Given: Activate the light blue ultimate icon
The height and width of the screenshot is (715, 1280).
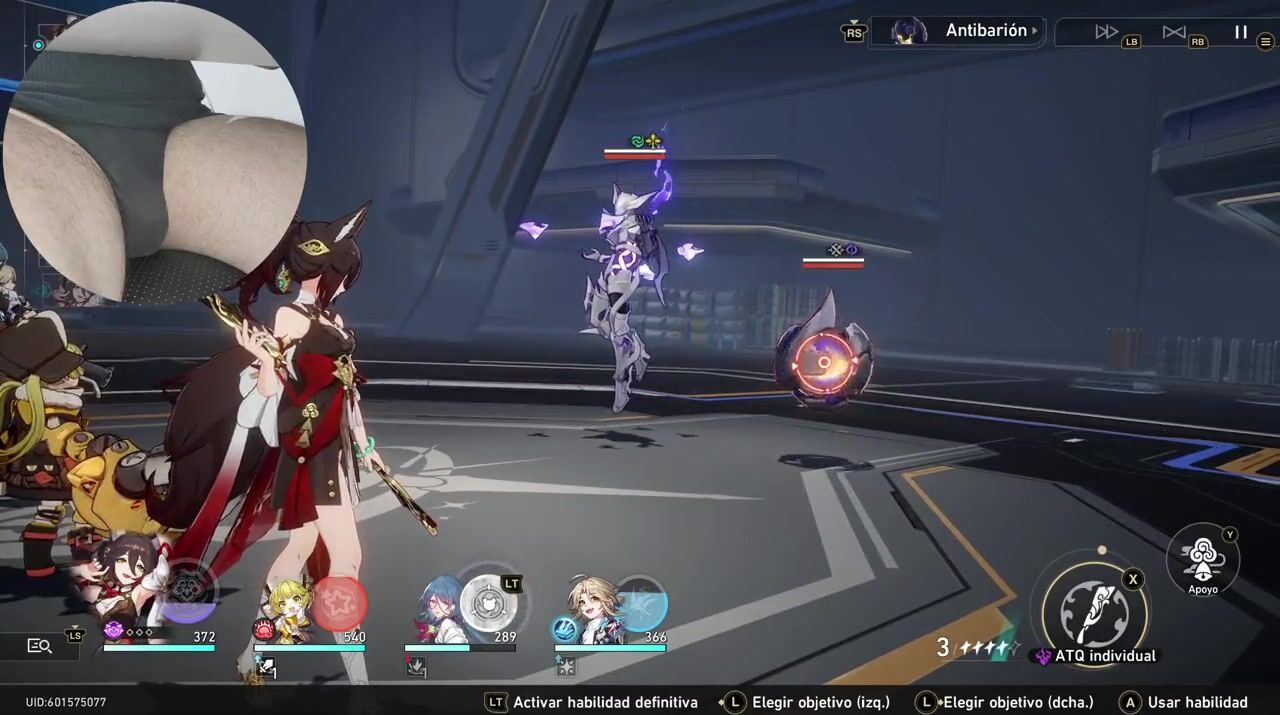Looking at the screenshot, I should coord(640,603).
